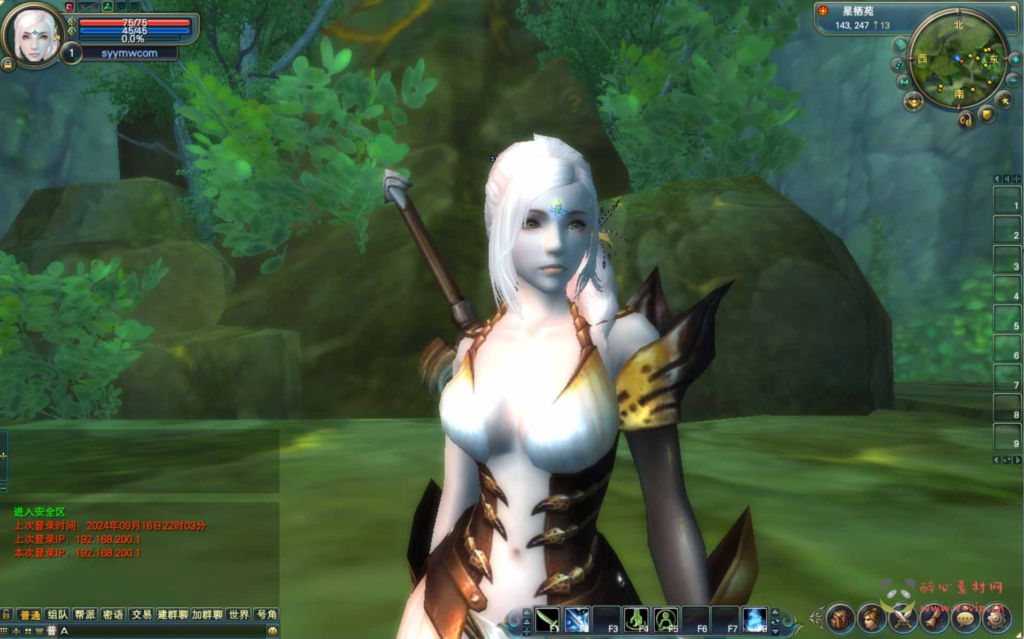
Task: Use the blue slash skill in F2
Action: [577, 619]
